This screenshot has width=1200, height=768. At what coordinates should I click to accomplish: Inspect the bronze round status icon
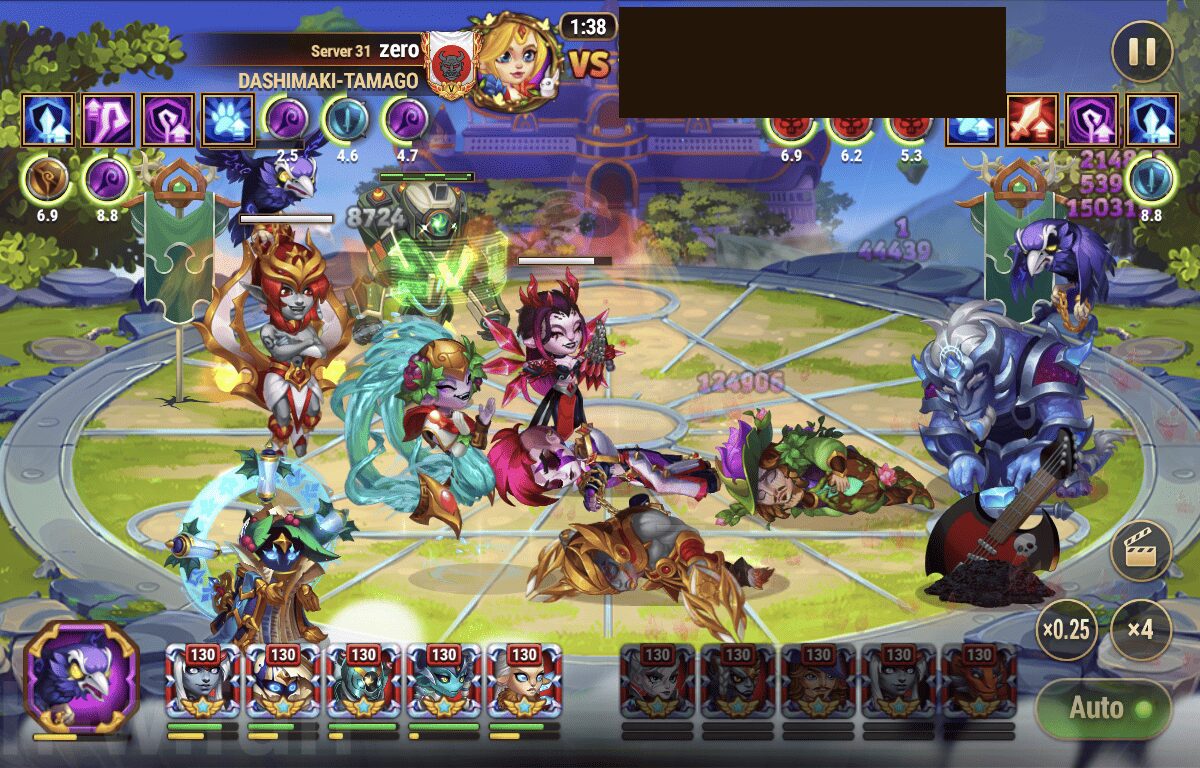coord(47,180)
